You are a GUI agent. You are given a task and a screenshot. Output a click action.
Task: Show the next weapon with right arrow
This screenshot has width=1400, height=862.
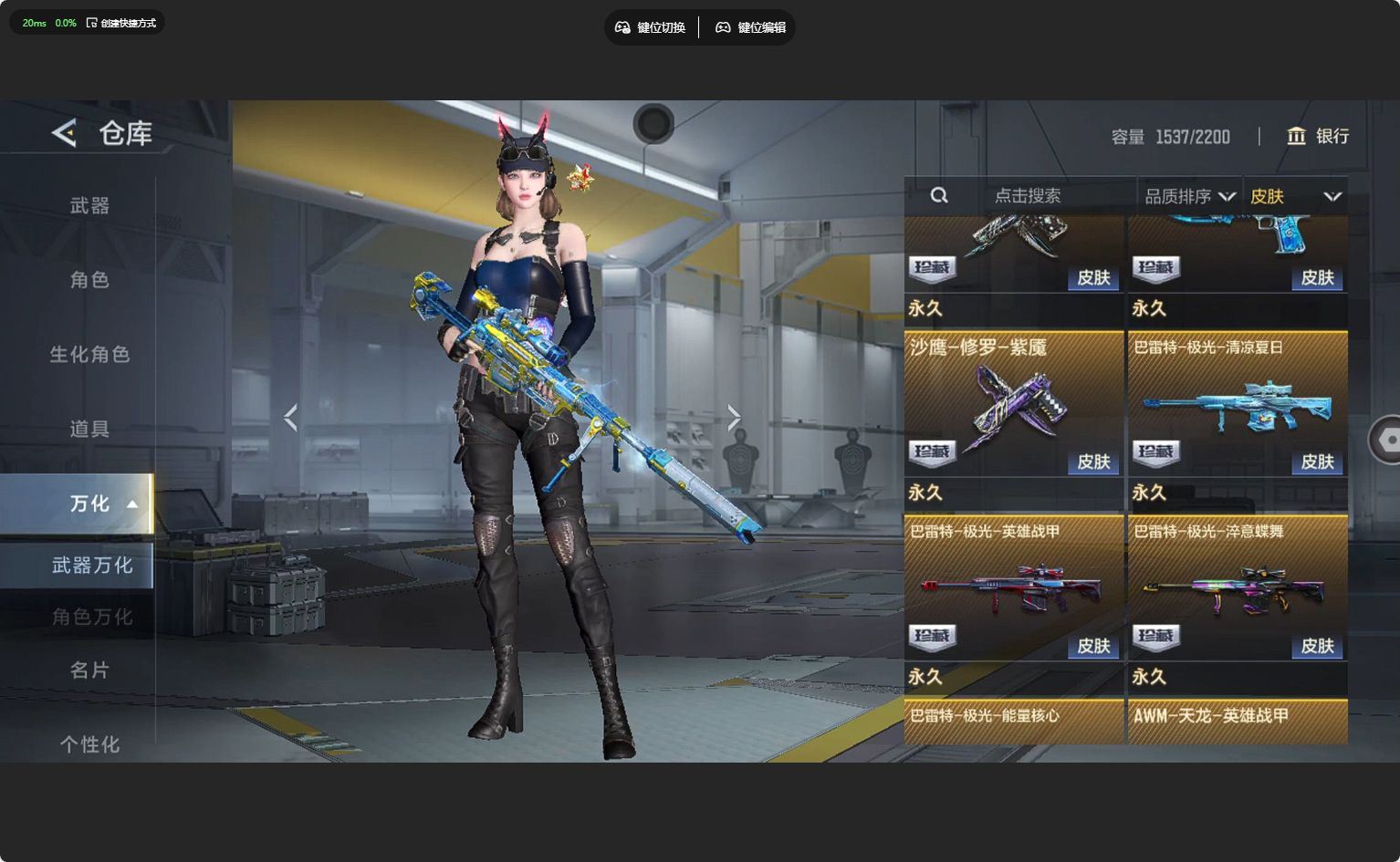tap(734, 418)
